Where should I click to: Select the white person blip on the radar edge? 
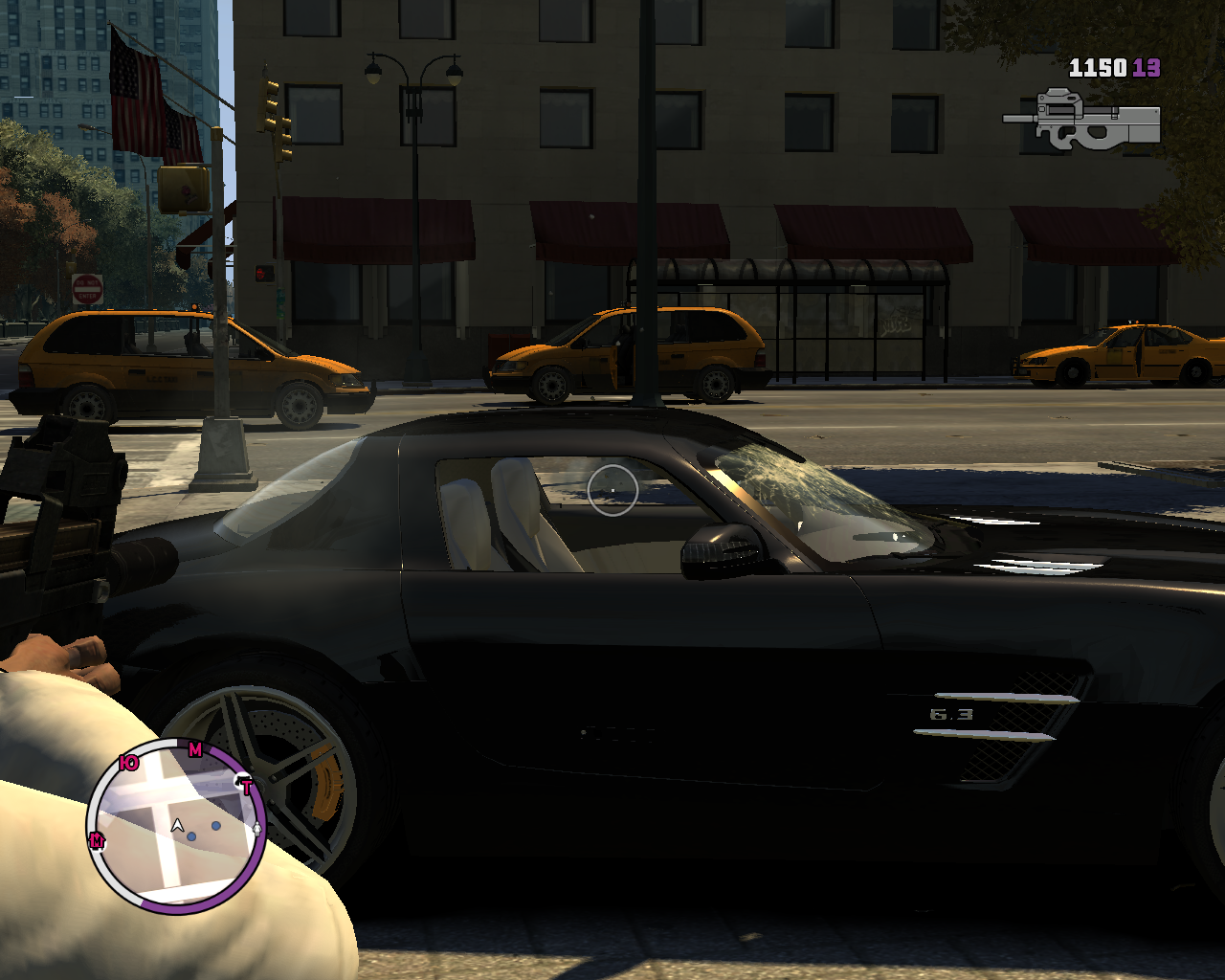[256, 828]
